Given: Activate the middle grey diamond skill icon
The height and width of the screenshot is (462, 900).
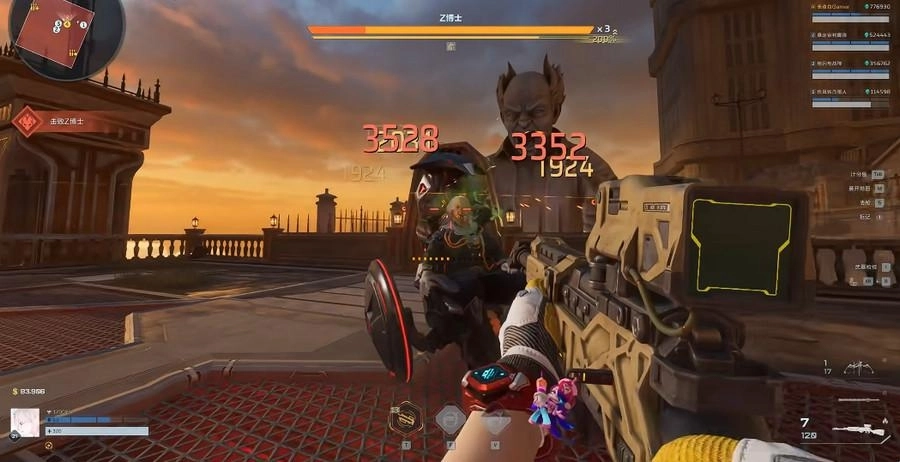Looking at the screenshot, I should [449, 417].
